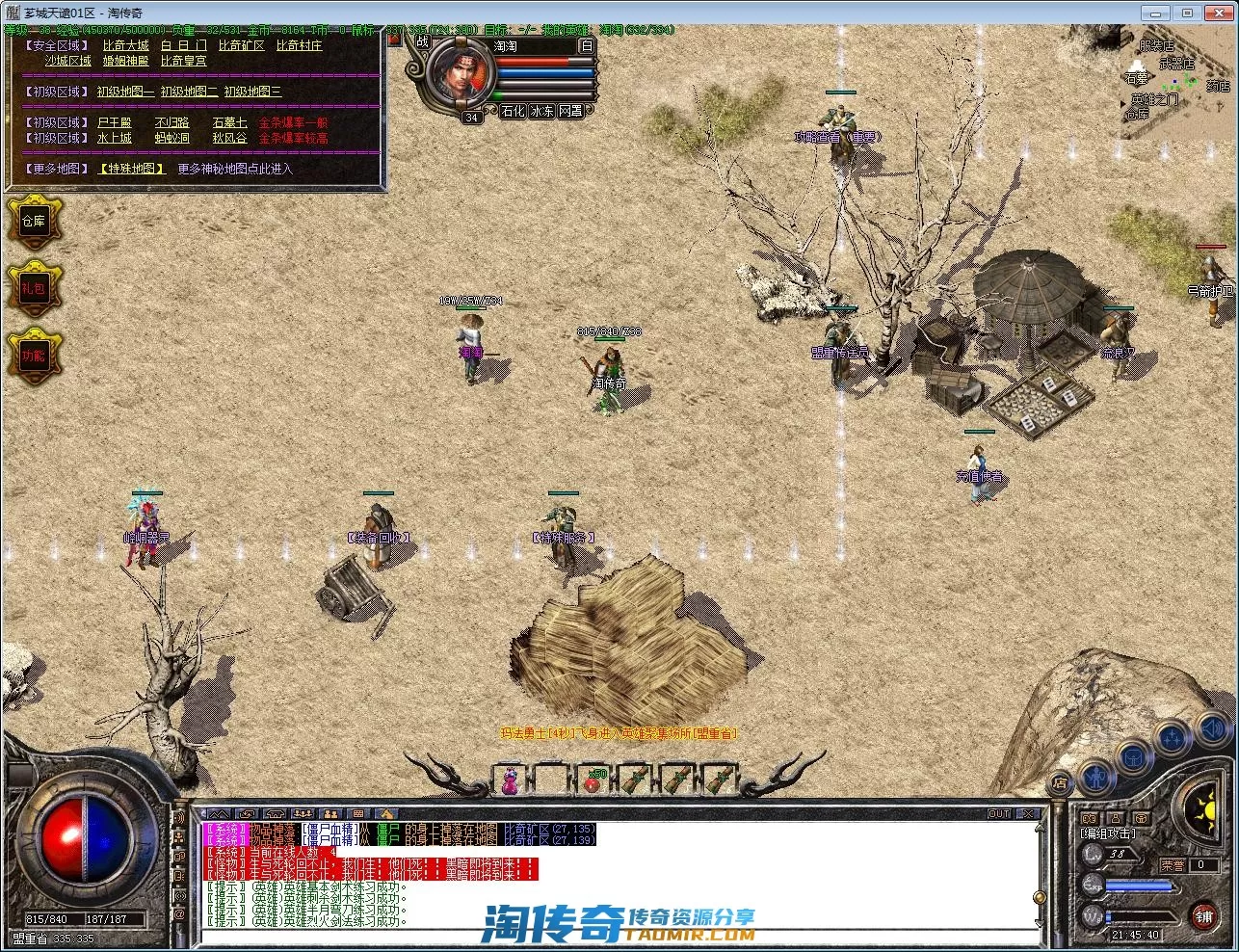1239x952 pixels.
Task: Toggle the 战 mode button beside hero portrait
Action: [x=422, y=42]
